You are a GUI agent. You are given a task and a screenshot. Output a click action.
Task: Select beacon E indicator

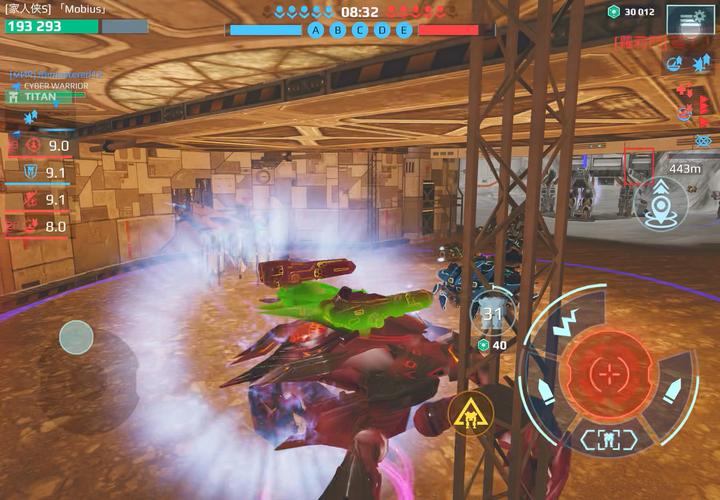pyautogui.click(x=404, y=30)
